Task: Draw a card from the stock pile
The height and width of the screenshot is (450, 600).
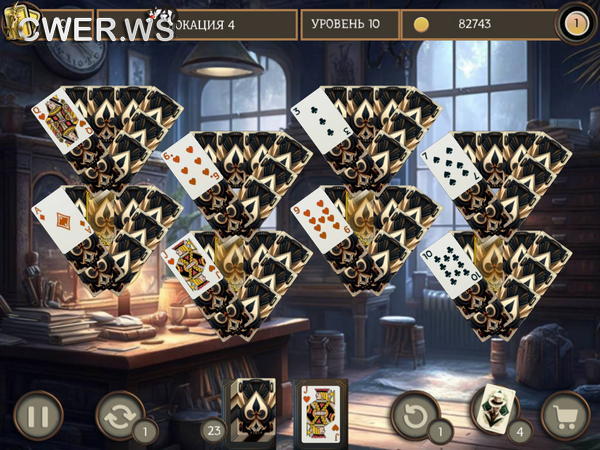Action: pyautogui.click(x=250, y=410)
